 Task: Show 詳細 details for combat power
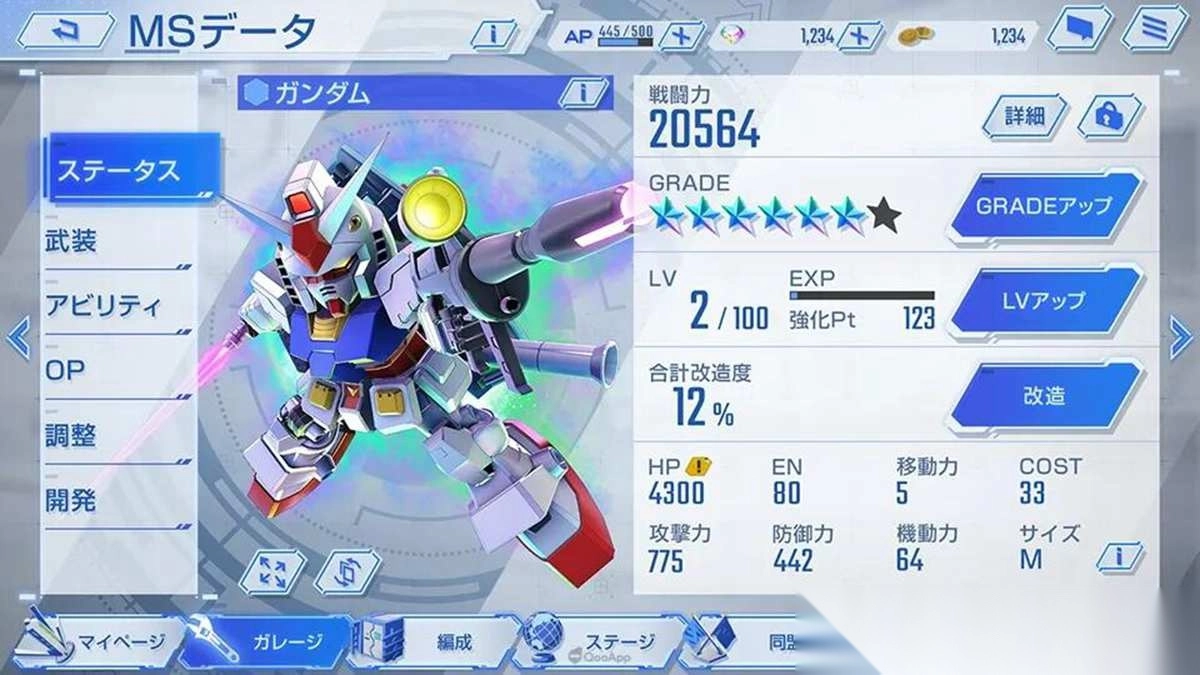1025,116
